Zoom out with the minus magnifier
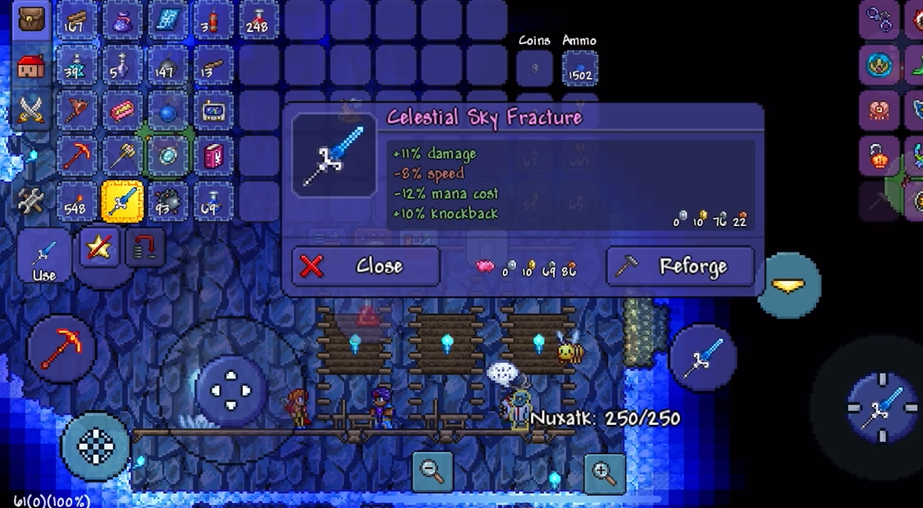923x508 pixels. [433, 471]
